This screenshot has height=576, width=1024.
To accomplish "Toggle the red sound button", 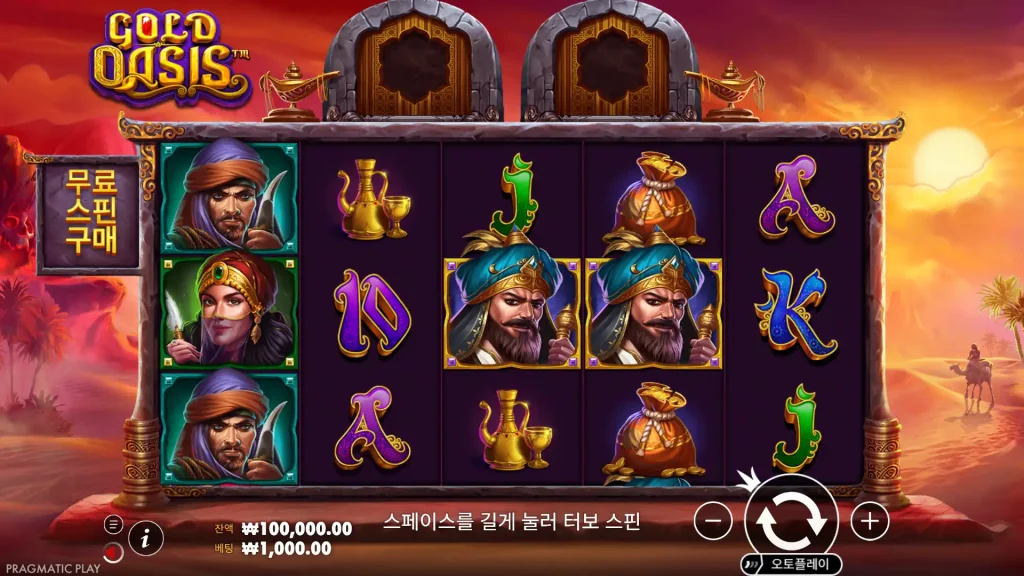I will pyautogui.click(x=113, y=551).
